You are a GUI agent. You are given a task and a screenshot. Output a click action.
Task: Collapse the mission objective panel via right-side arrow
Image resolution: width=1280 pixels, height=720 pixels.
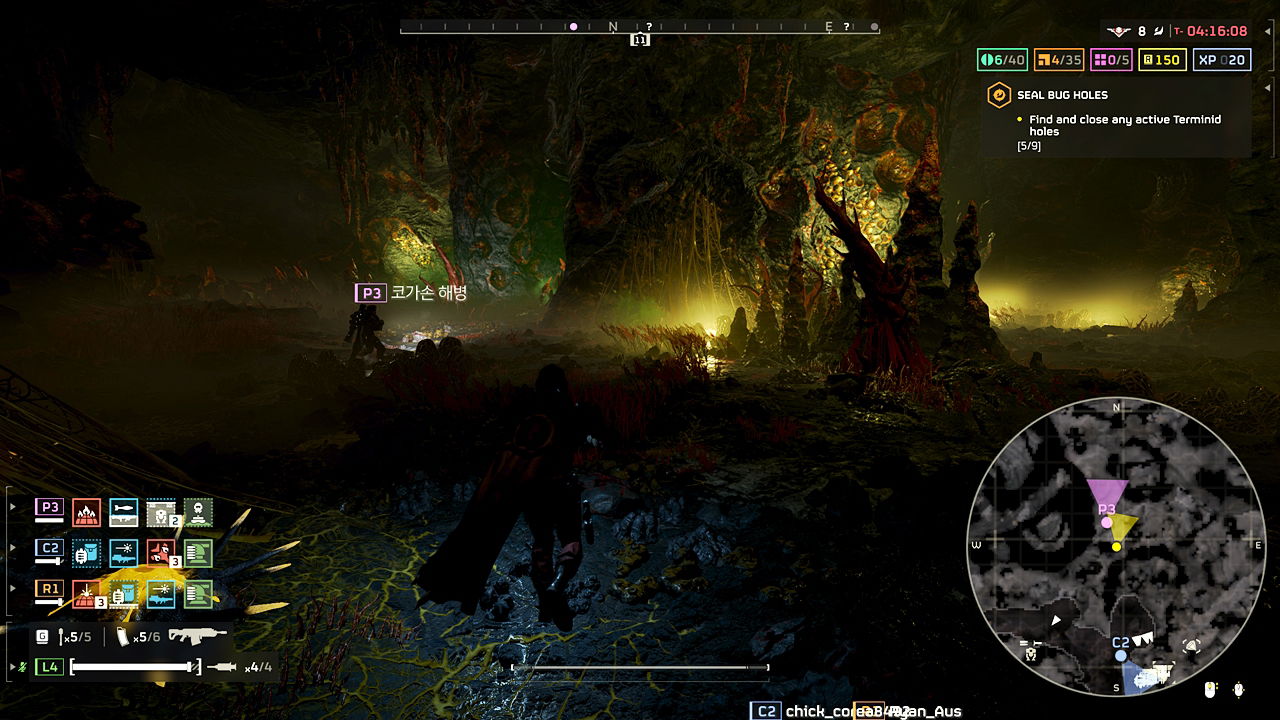pyautogui.click(x=1266, y=89)
